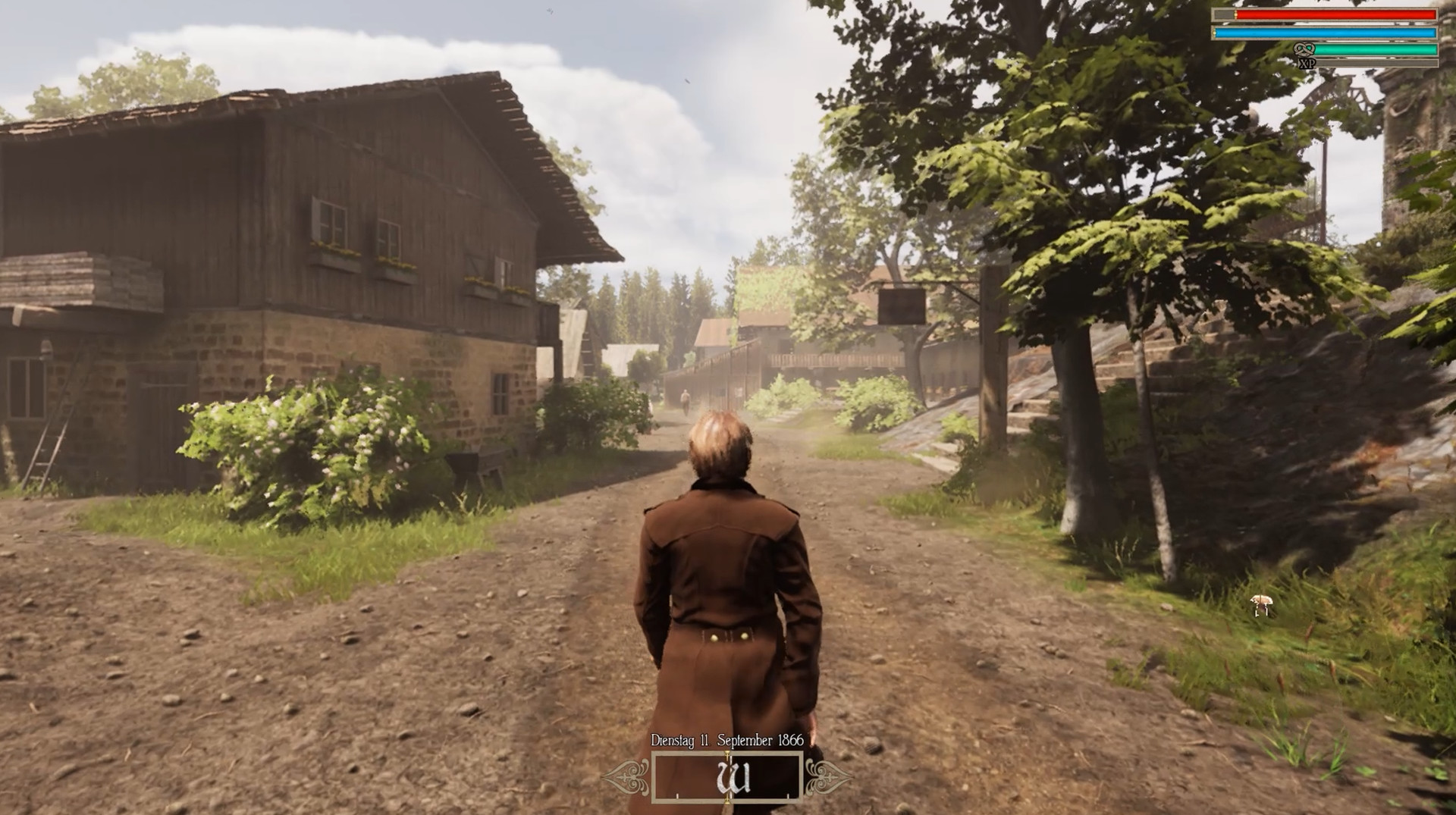
Task: Click the date text Dienstag 11 September 1866
Action: tap(727, 740)
